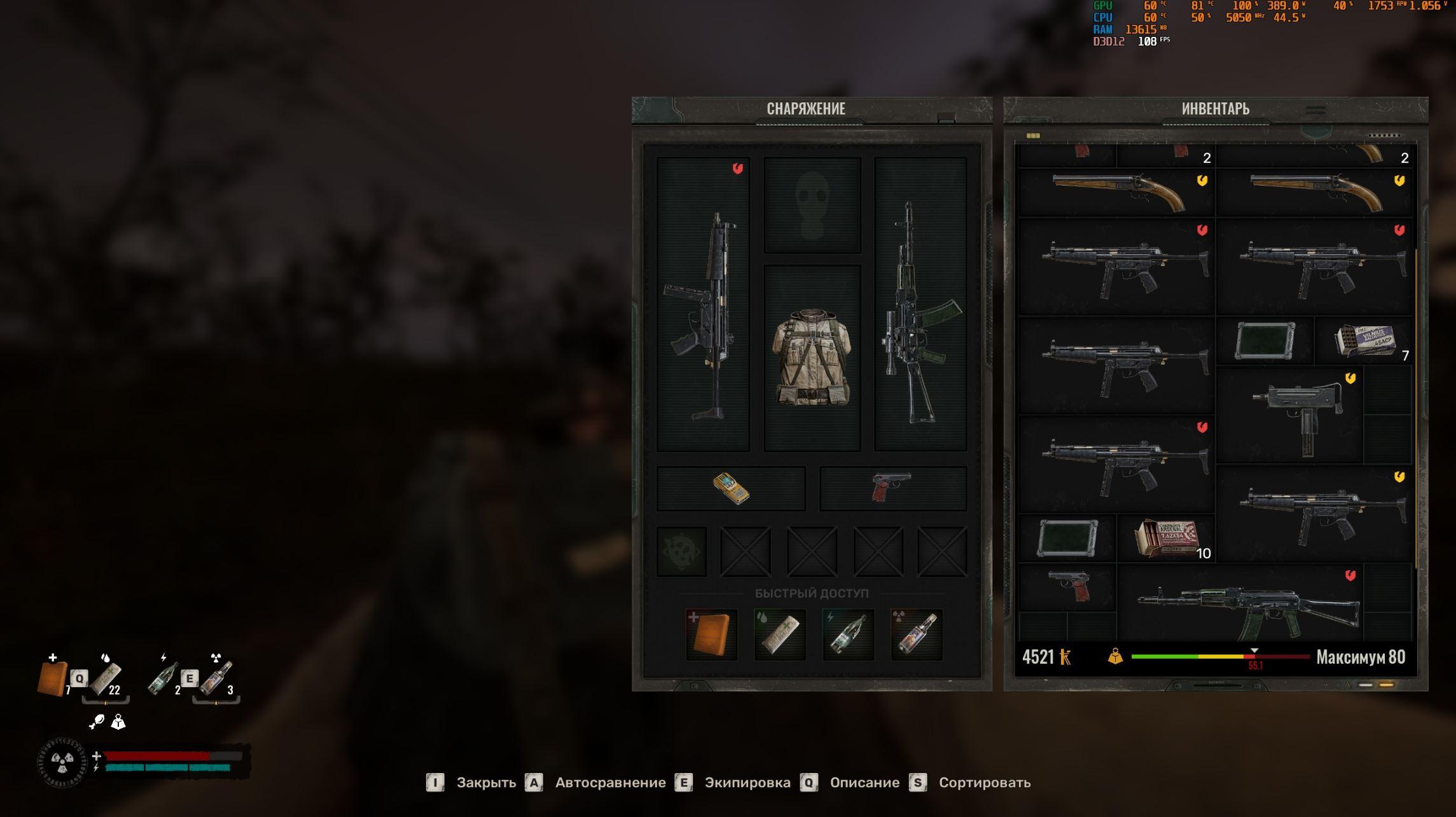1456x817 pixels.
Task: Click the empty gas mask slot
Action: (x=812, y=205)
